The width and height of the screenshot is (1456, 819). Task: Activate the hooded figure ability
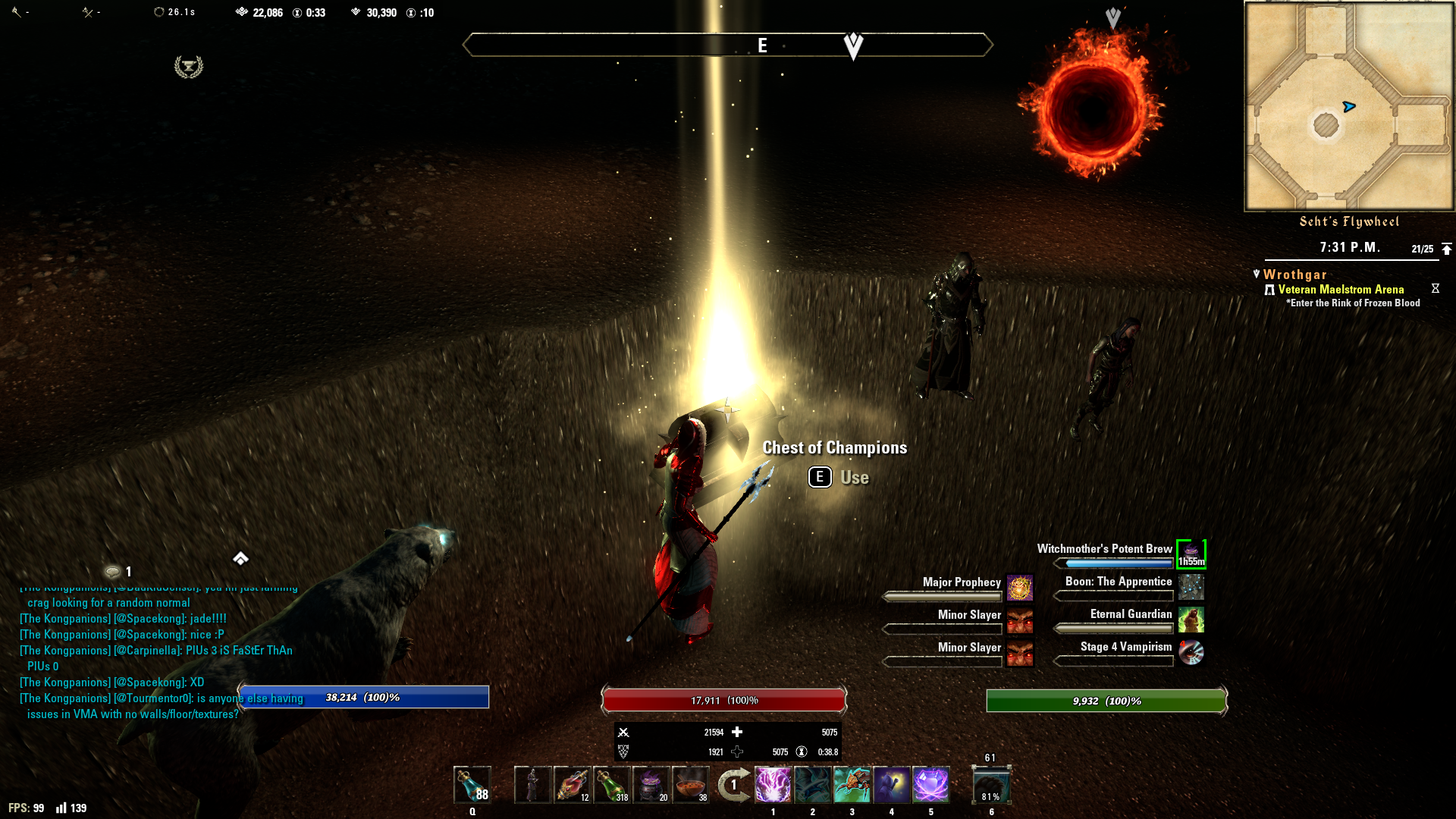pos(891,785)
